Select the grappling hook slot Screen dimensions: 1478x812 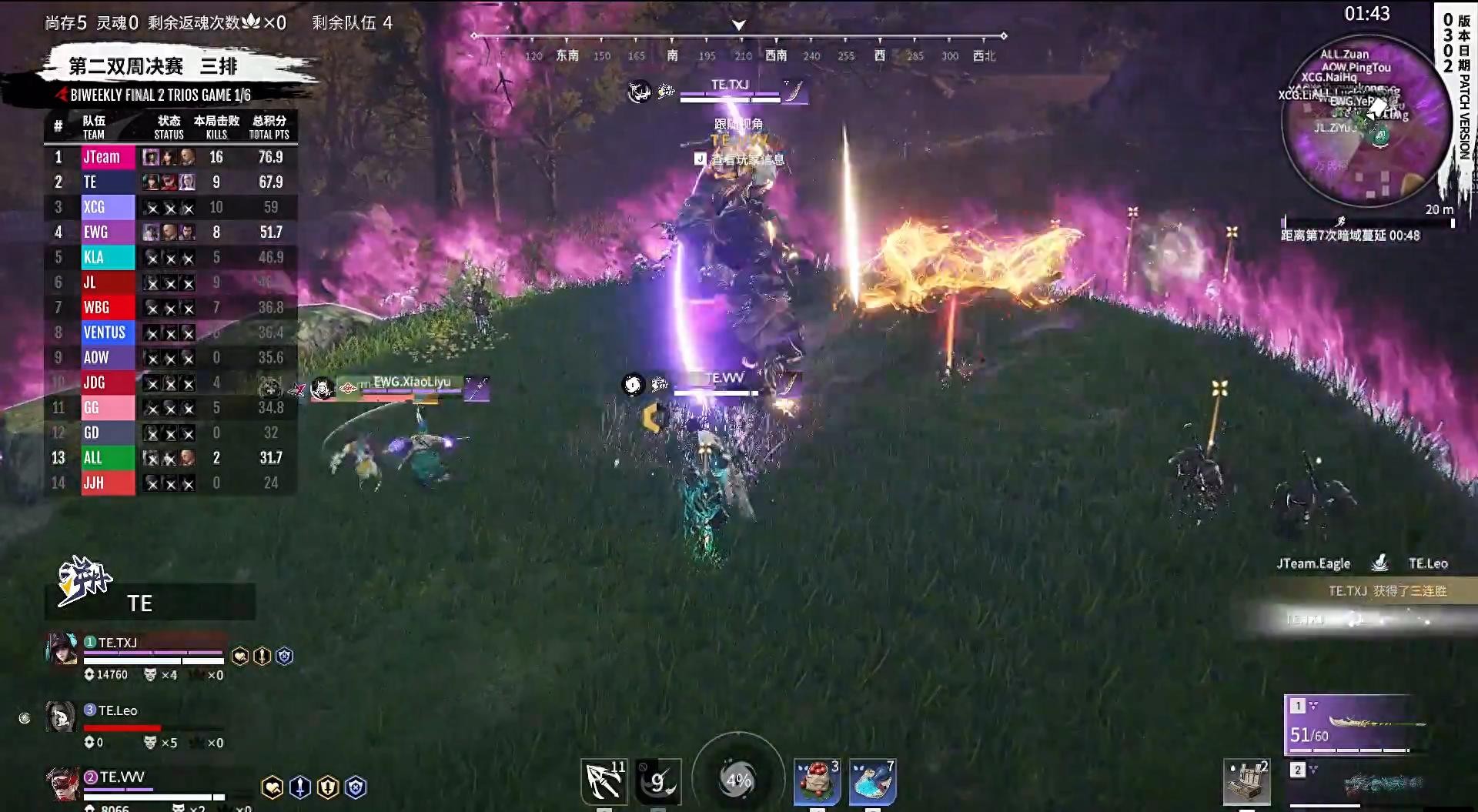pos(604,781)
